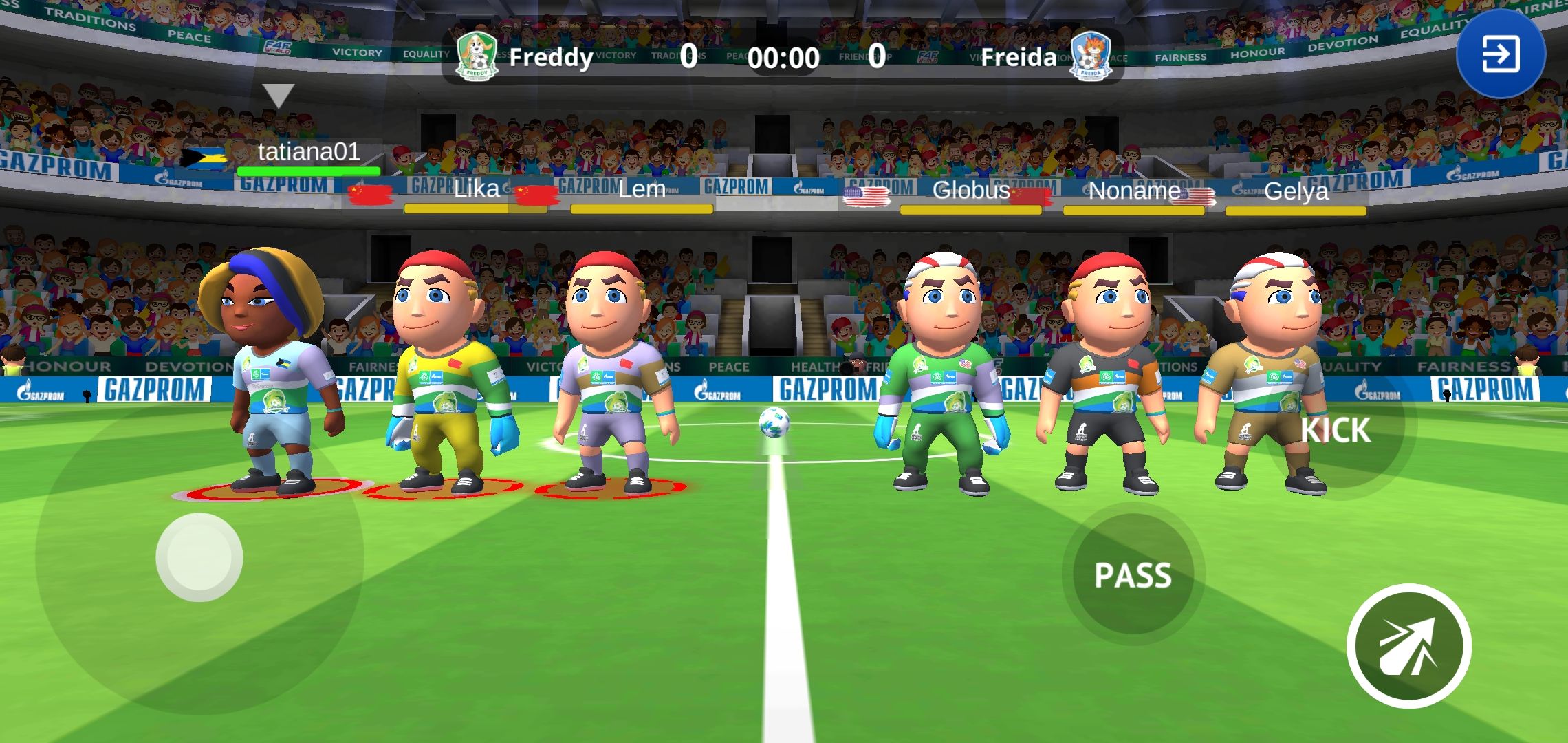This screenshot has height=743, width=1568.
Task: Tap the down arrow above tatiana01
Action: coord(279,94)
